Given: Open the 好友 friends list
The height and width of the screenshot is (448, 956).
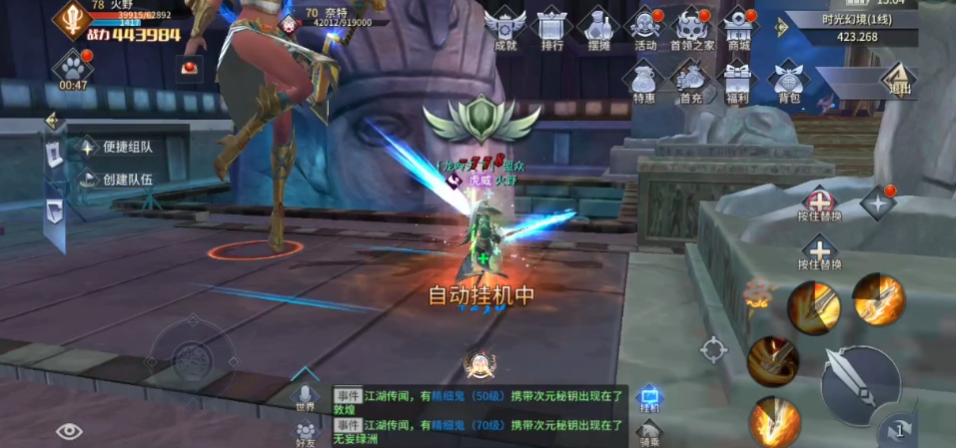Looking at the screenshot, I should pyautogui.click(x=306, y=432).
